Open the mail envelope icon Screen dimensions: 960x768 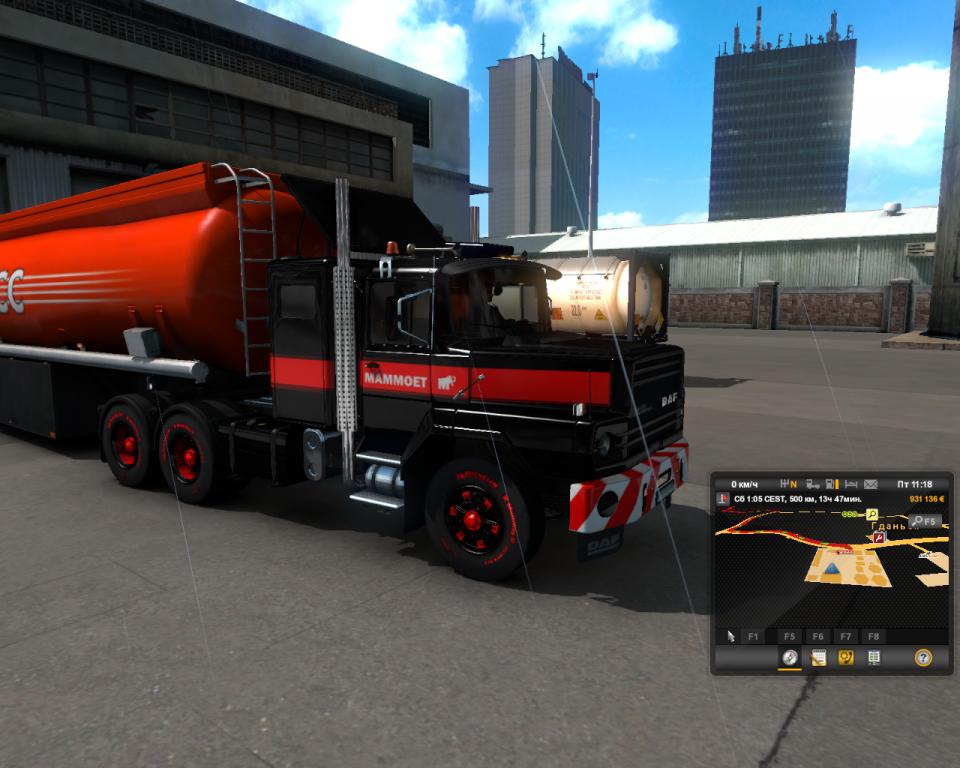point(870,484)
